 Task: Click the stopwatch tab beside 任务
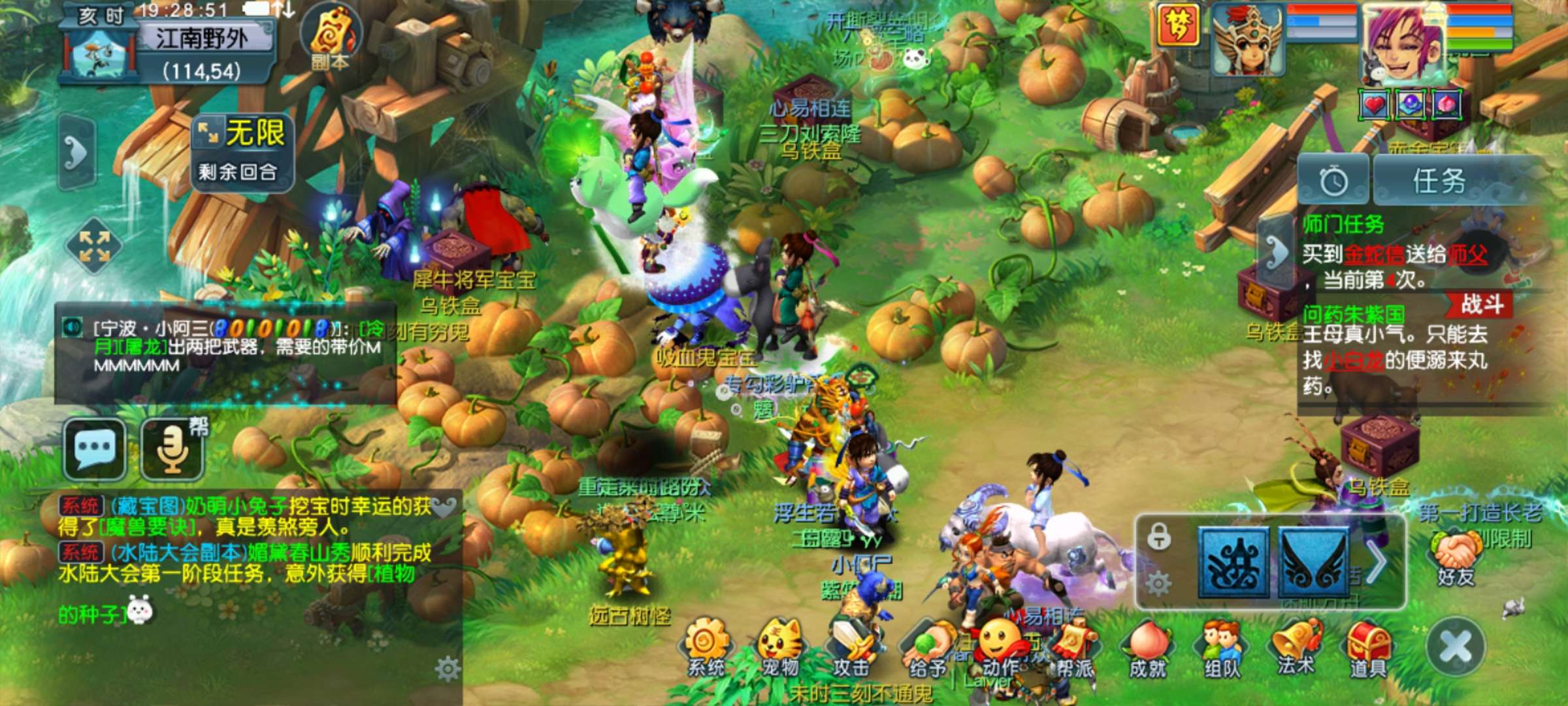pyautogui.click(x=1333, y=181)
